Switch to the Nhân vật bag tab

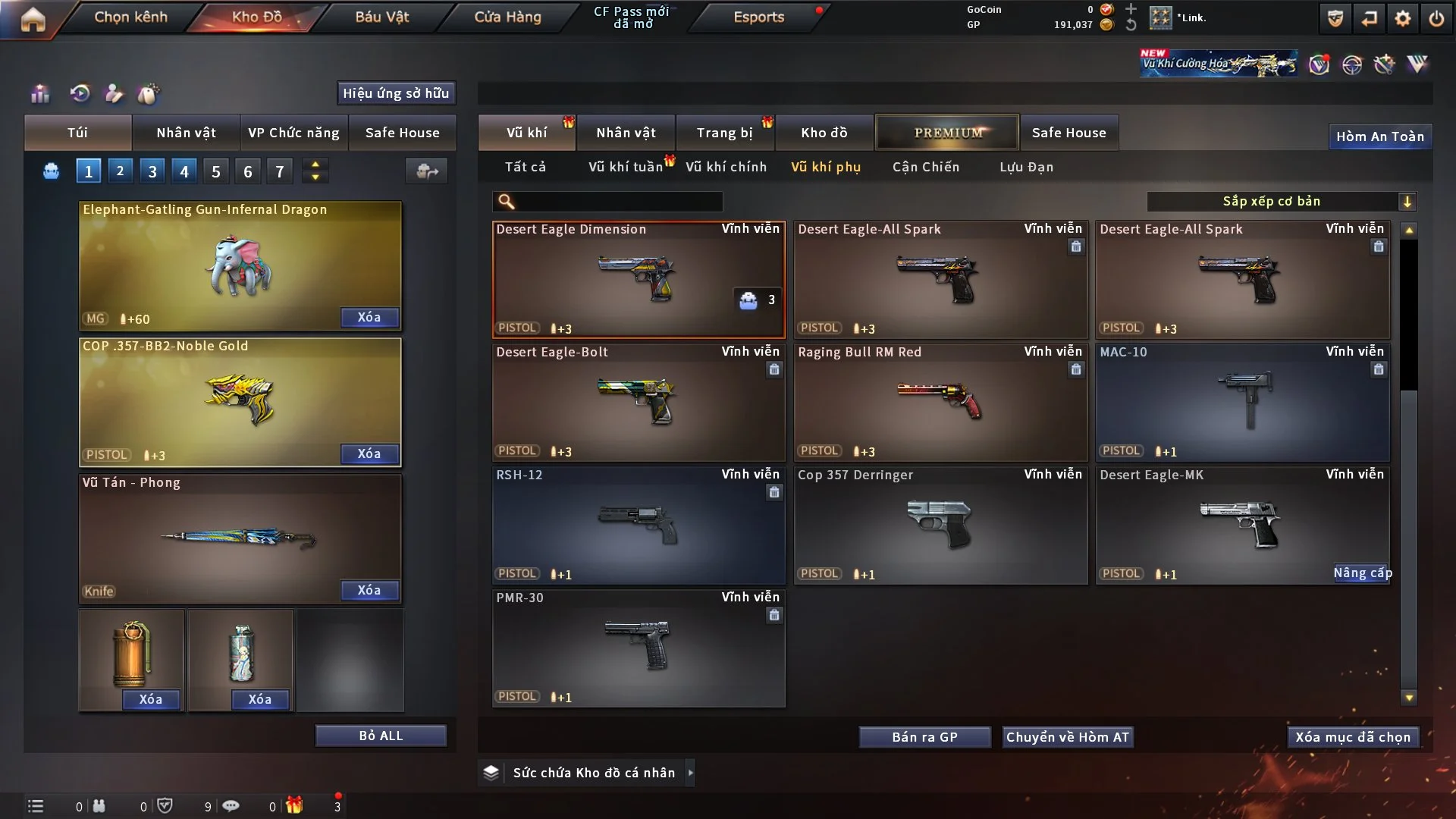pyautogui.click(x=186, y=133)
